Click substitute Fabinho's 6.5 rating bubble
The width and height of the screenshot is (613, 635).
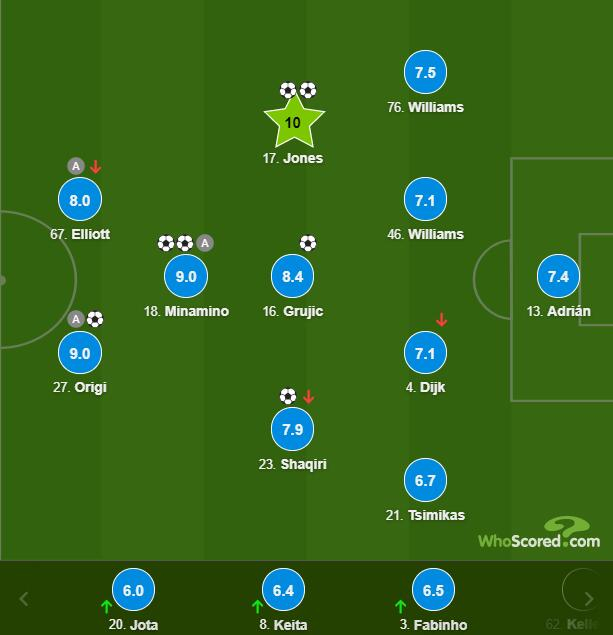tap(433, 590)
